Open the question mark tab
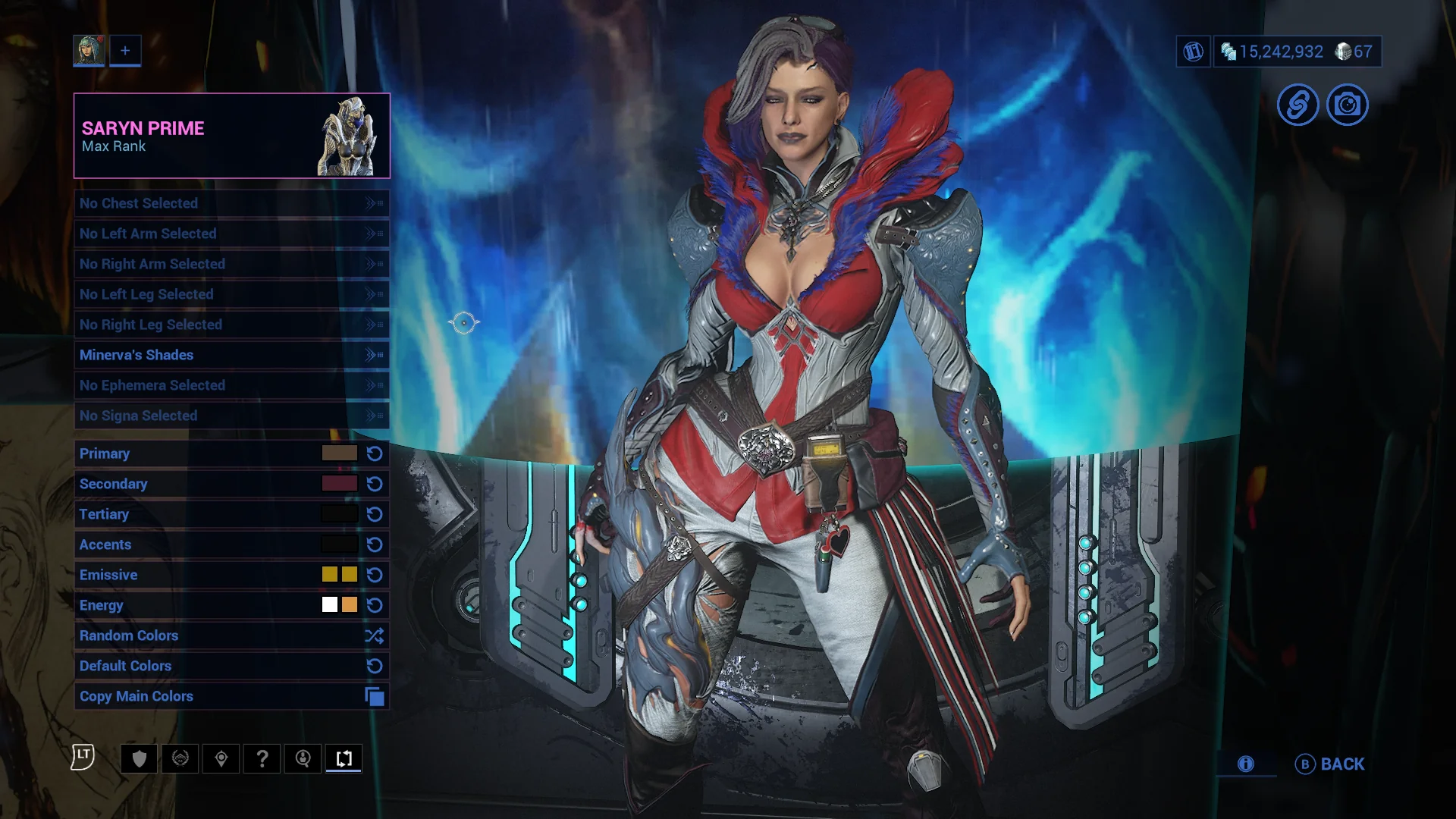This screenshot has width=1456, height=819. pyautogui.click(x=262, y=758)
